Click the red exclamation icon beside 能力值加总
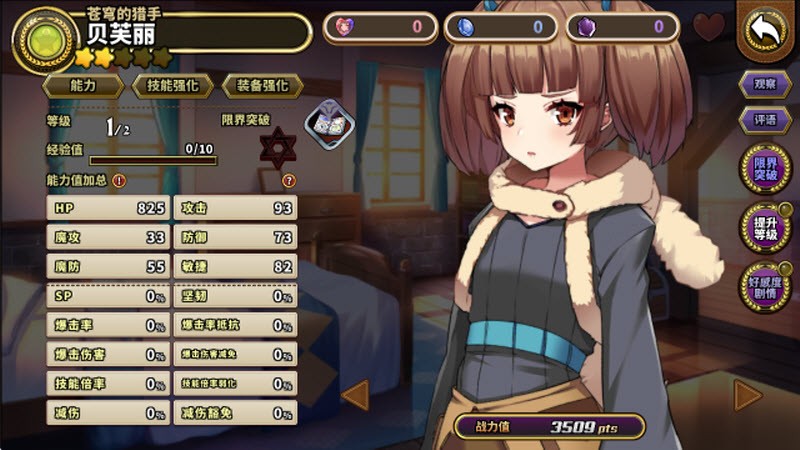The height and width of the screenshot is (450, 800). pyautogui.click(x=119, y=181)
